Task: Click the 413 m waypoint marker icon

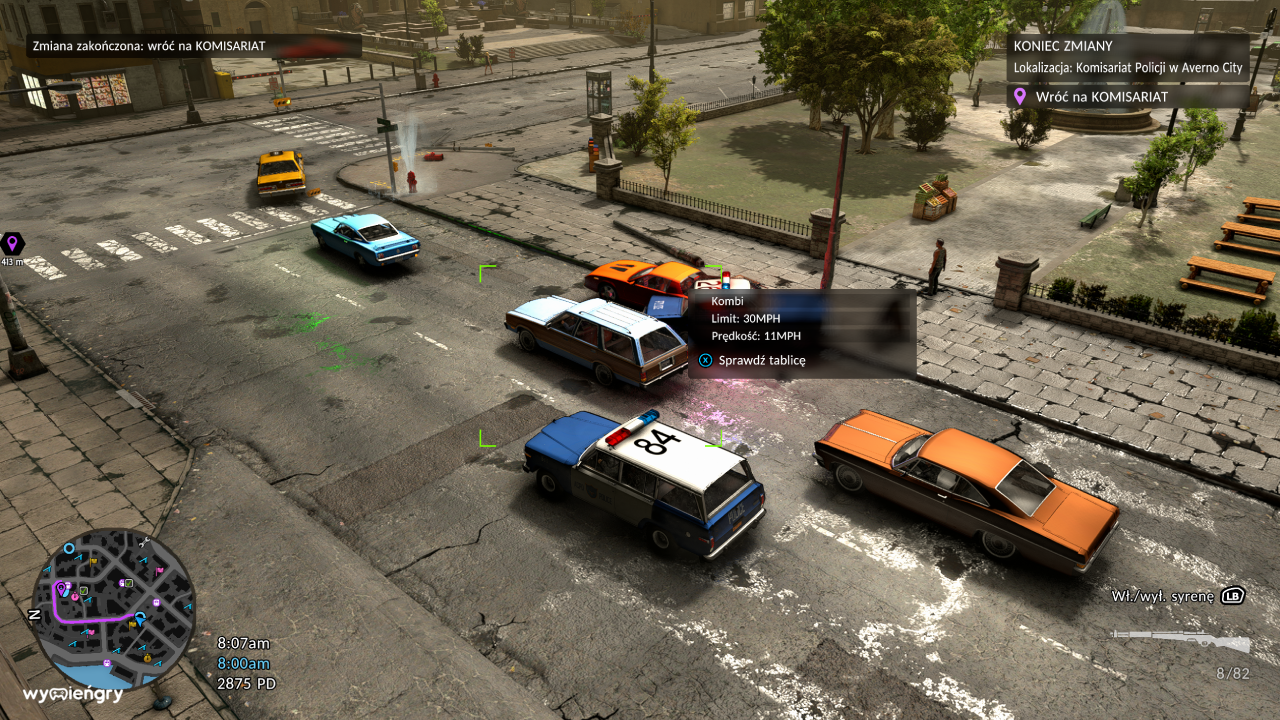Action: click(12, 242)
